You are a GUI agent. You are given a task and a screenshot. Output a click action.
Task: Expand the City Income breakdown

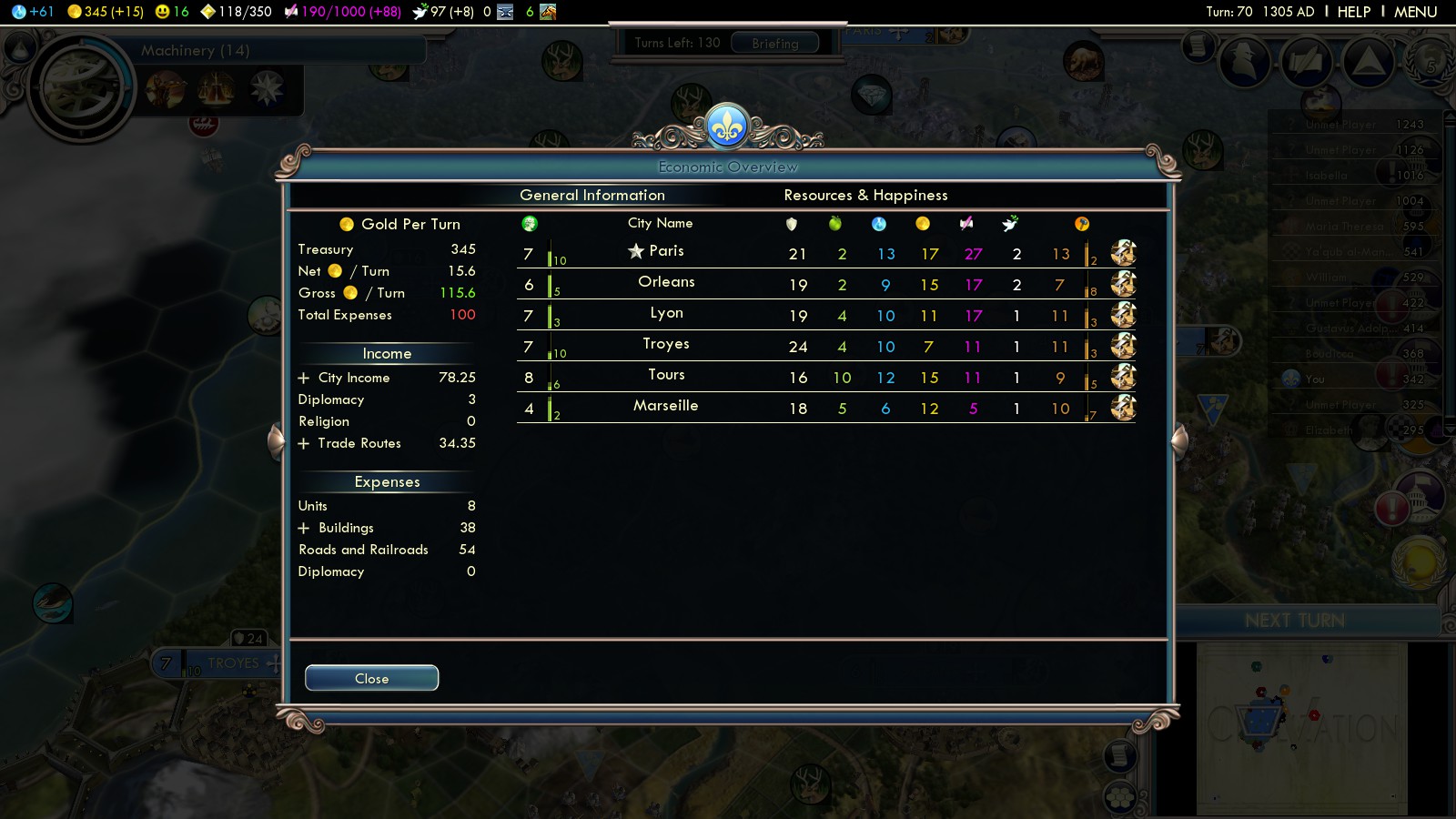pyautogui.click(x=304, y=378)
